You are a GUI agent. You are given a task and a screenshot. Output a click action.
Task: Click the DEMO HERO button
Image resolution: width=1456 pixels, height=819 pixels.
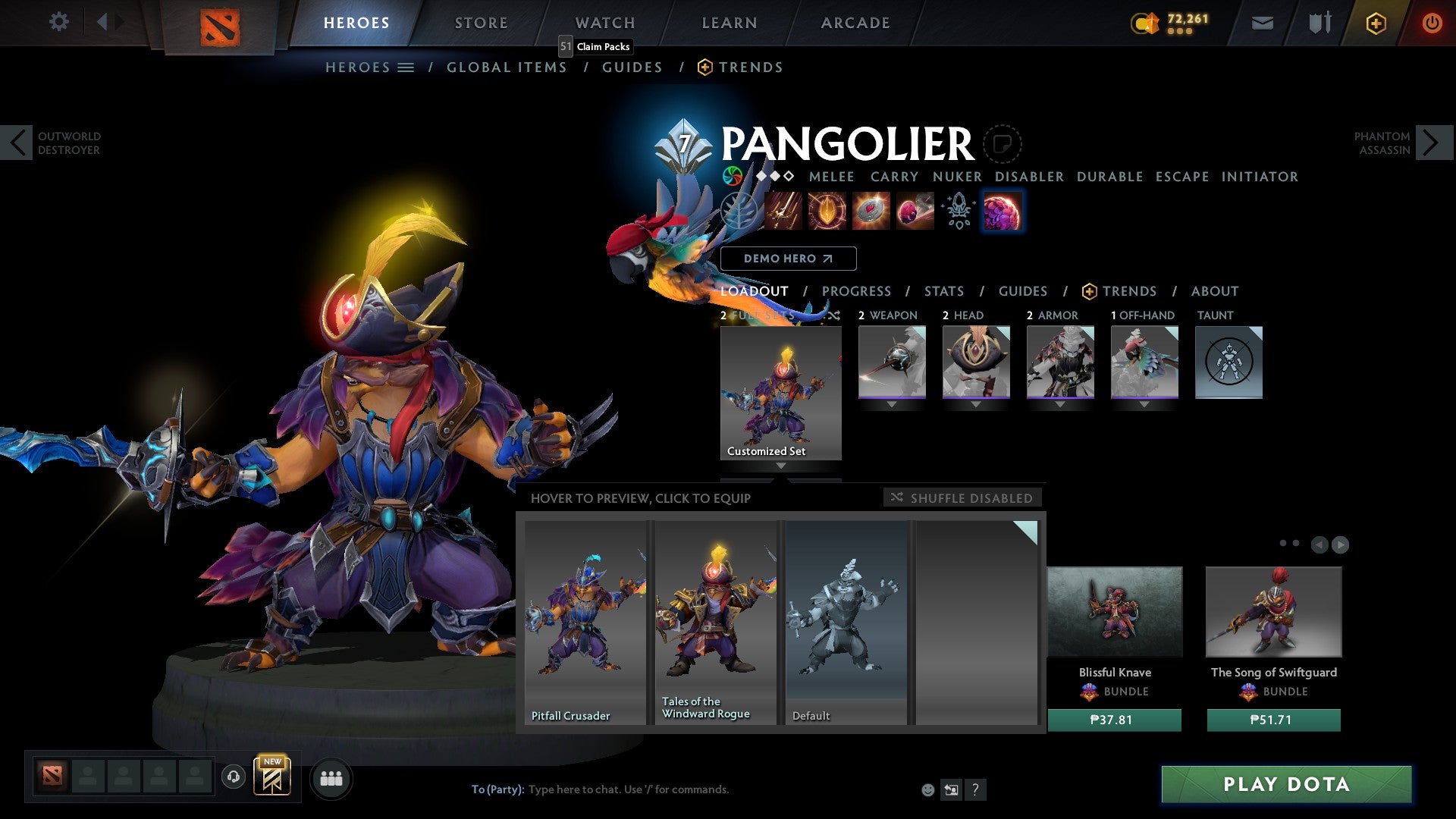pos(789,258)
